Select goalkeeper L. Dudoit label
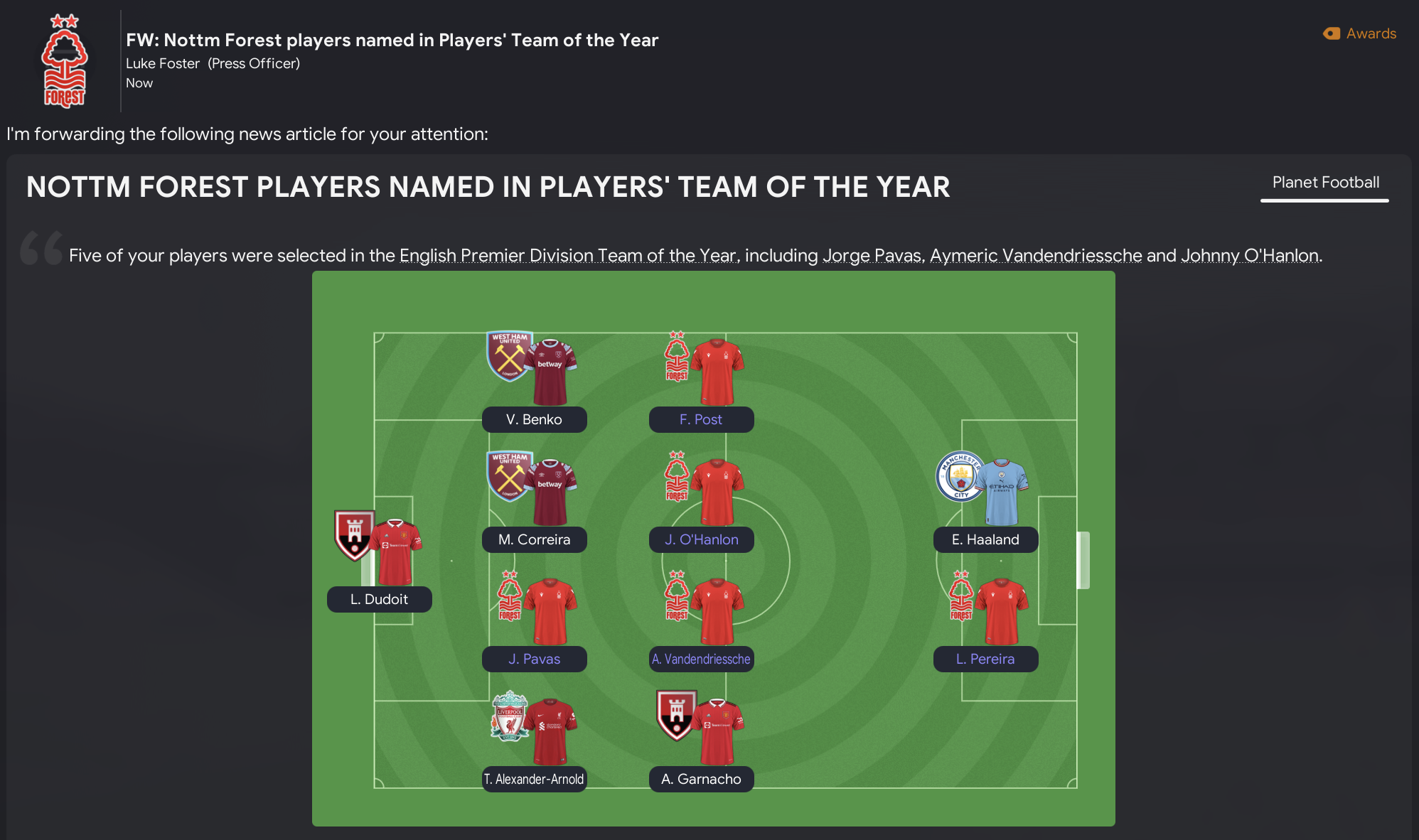 pos(379,599)
